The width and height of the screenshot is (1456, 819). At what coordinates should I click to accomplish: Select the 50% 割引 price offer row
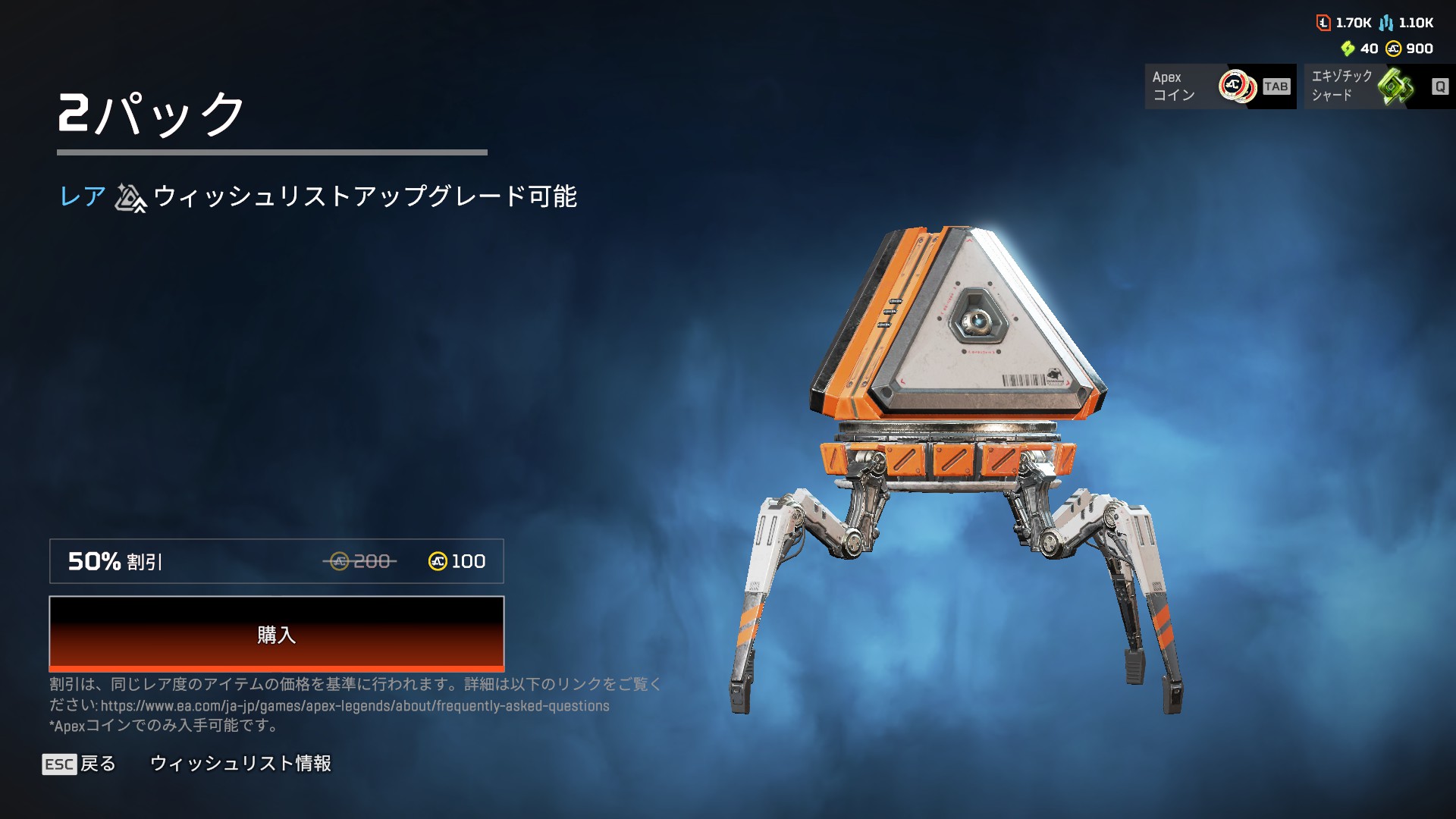[276, 561]
